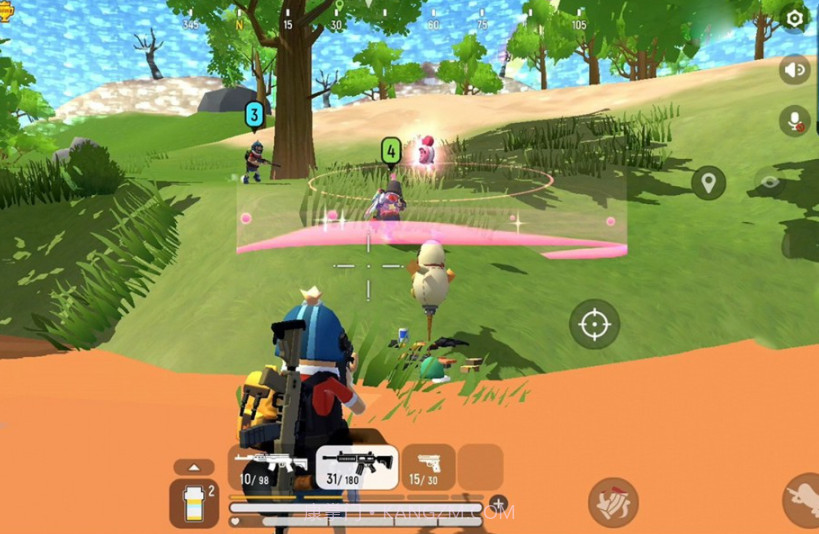Image resolution: width=819 pixels, height=534 pixels.
Task: Use the healing bottle item
Action: tap(194, 502)
